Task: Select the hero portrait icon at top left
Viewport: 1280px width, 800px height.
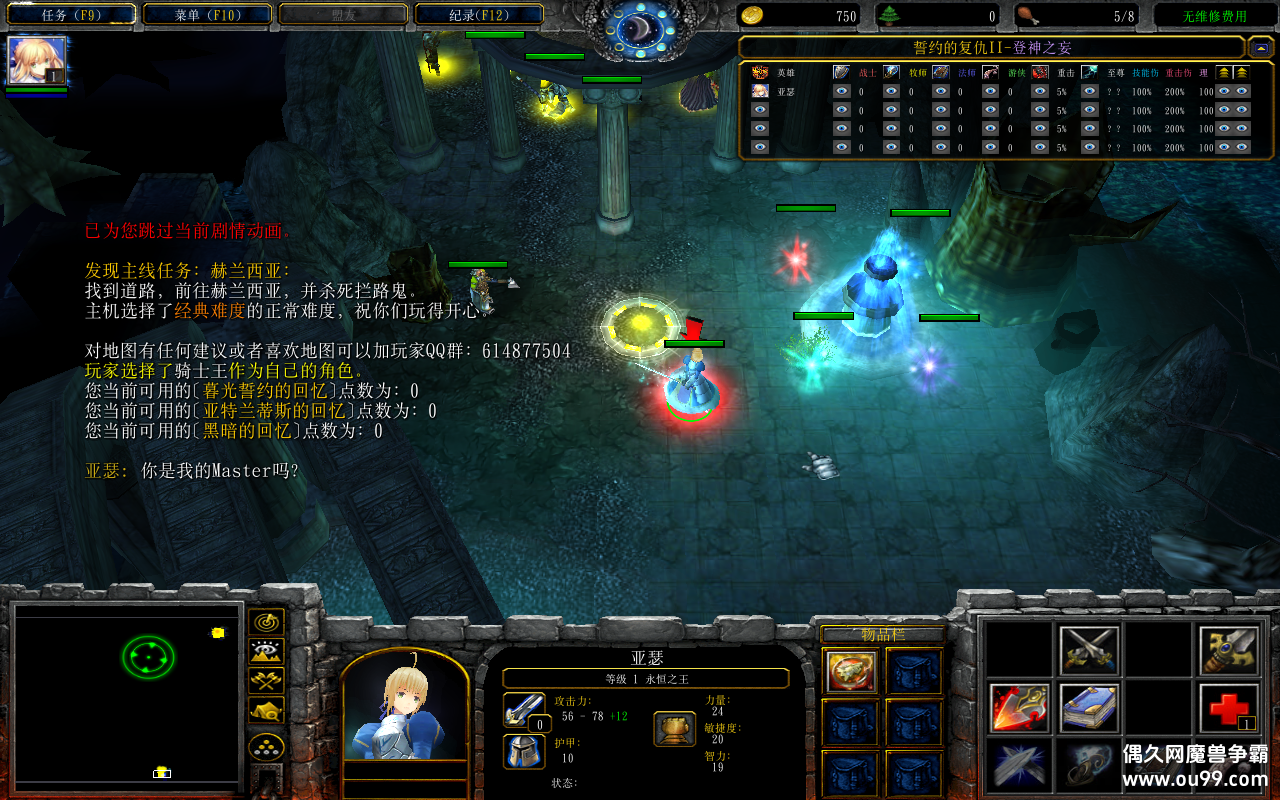Action: 38,60
